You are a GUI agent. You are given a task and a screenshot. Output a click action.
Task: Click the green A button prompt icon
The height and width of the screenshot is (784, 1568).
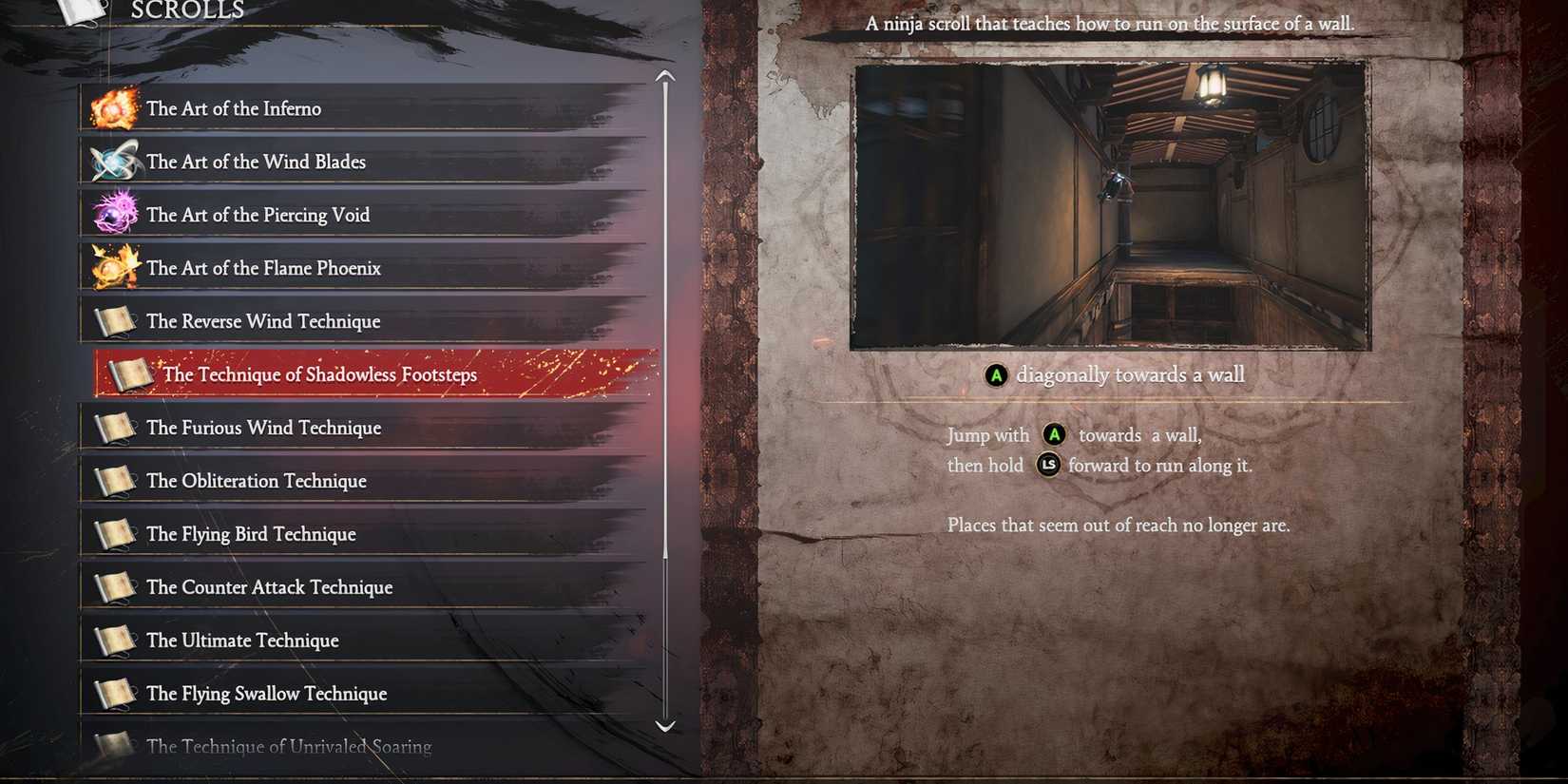pos(996,375)
